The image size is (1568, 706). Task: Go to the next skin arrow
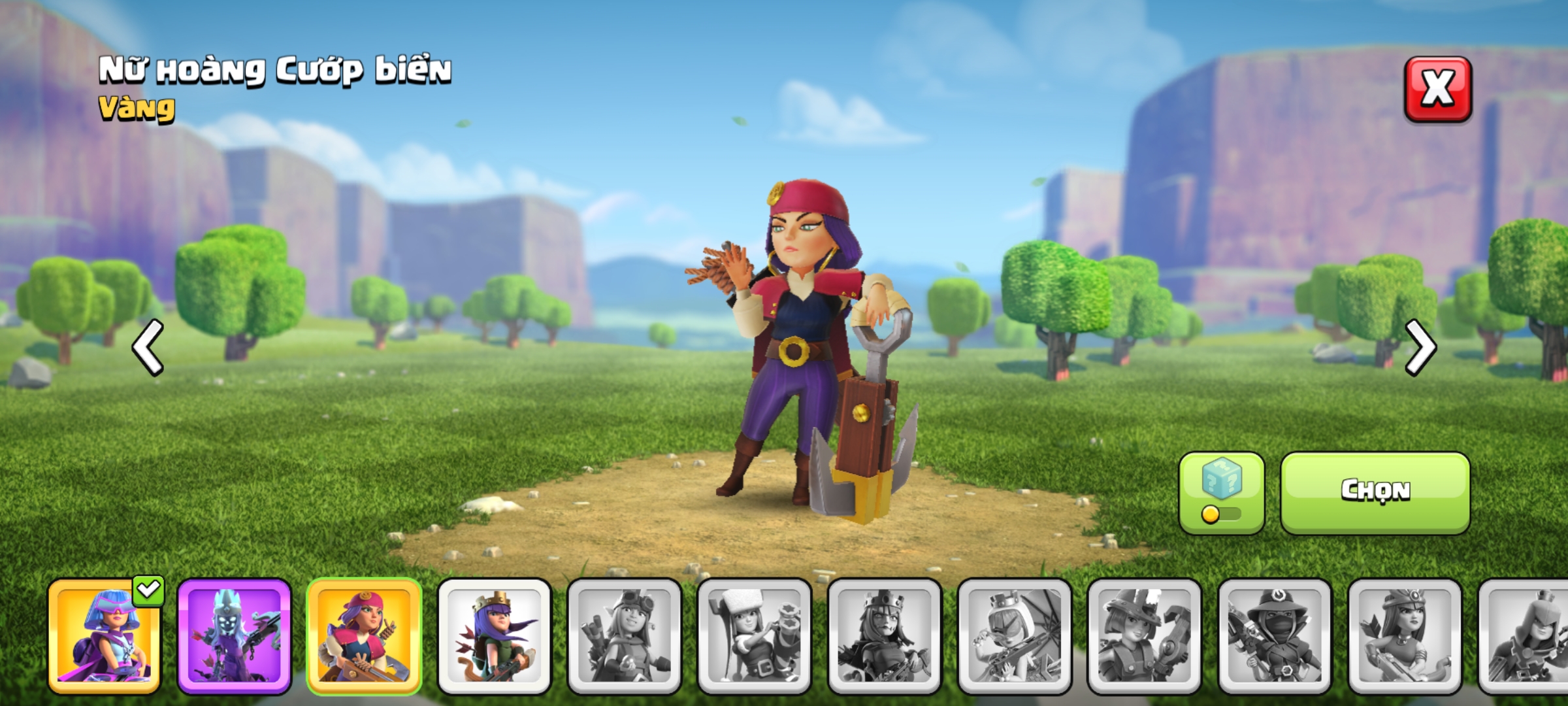[x=1420, y=347]
